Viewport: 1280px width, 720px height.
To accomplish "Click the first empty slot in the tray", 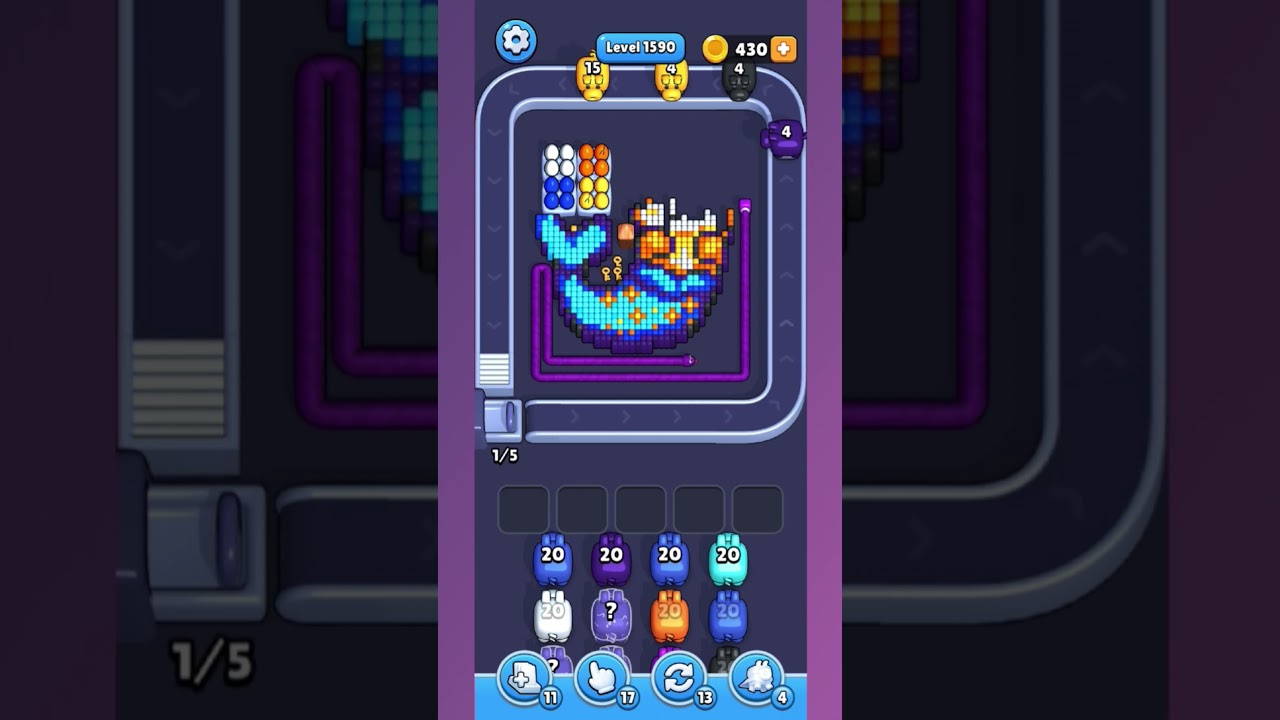I will [x=521, y=508].
